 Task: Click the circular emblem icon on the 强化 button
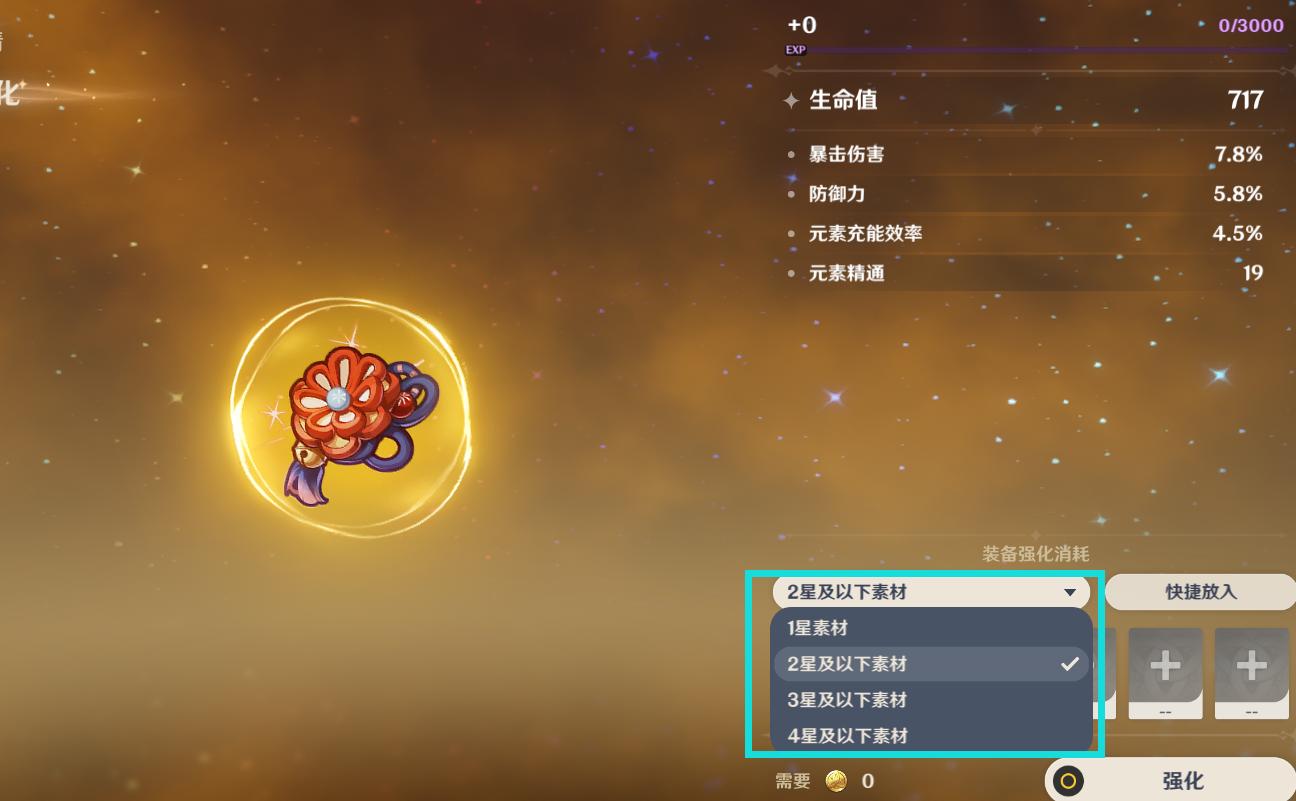[x=1070, y=780]
